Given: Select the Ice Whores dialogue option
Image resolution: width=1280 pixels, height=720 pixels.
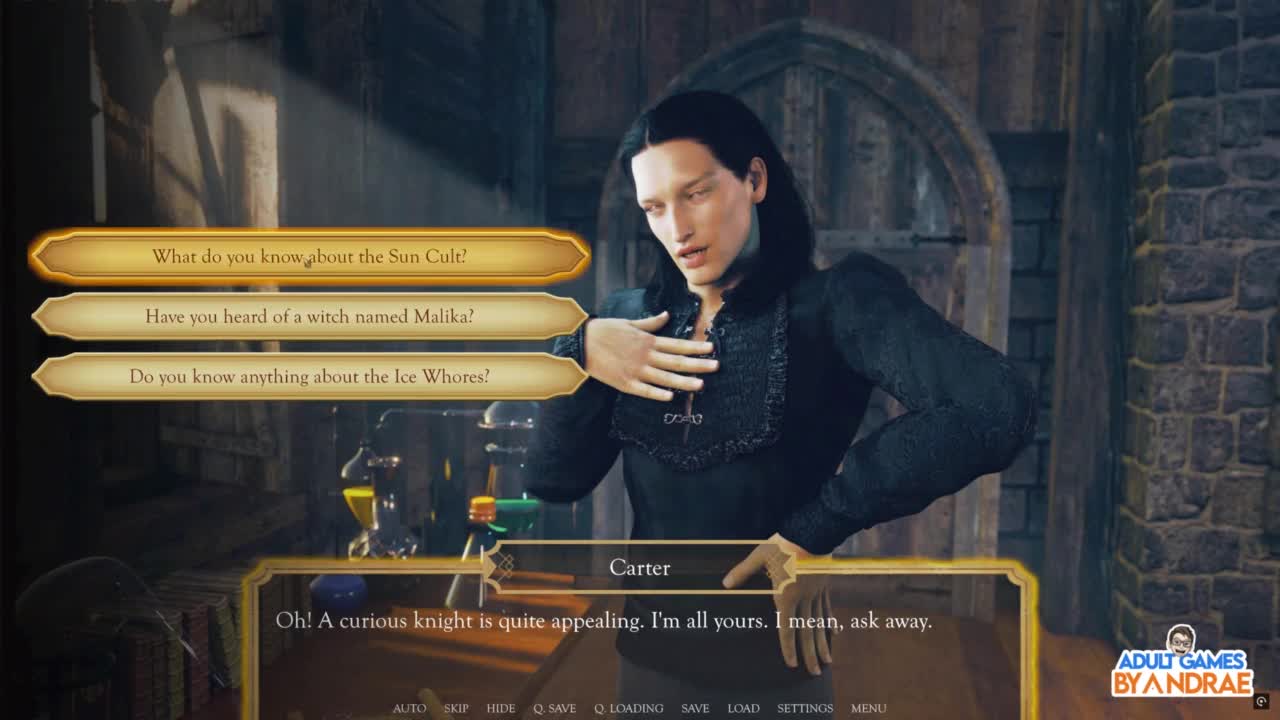Looking at the screenshot, I should (309, 377).
